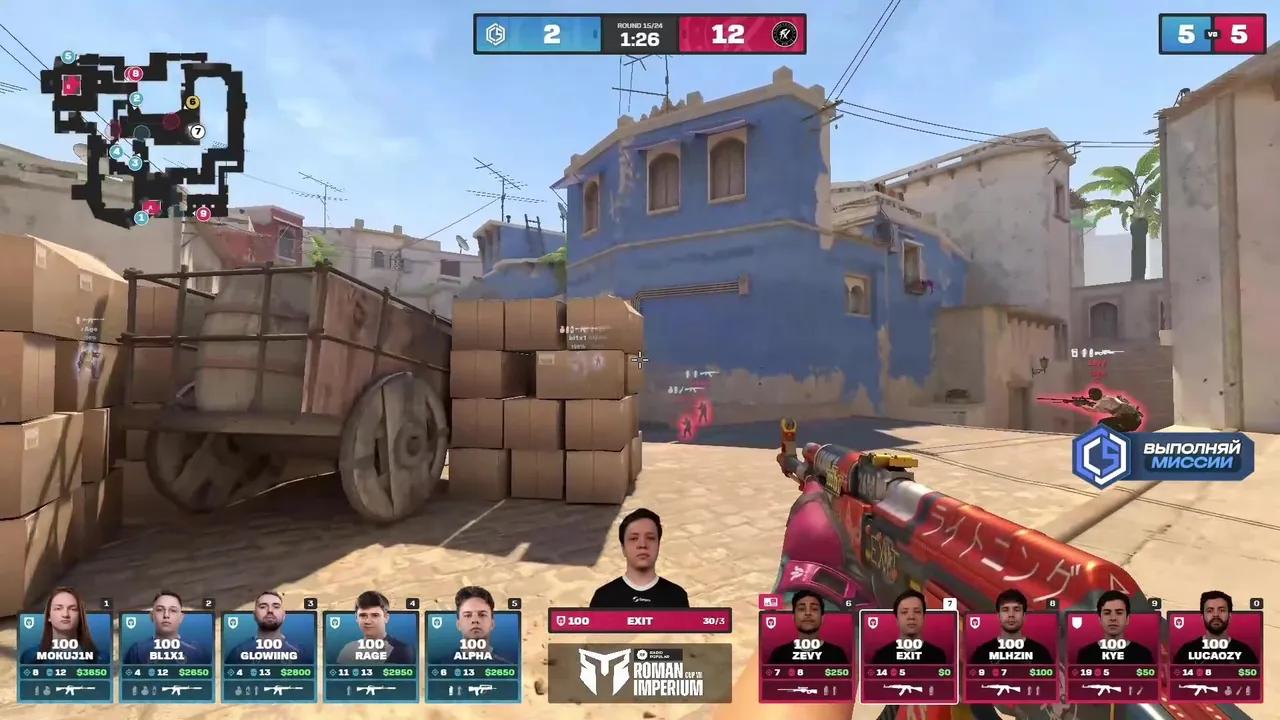This screenshot has height=720, width=1280.
Task: Click RAGE's player card
Action: 371,650
